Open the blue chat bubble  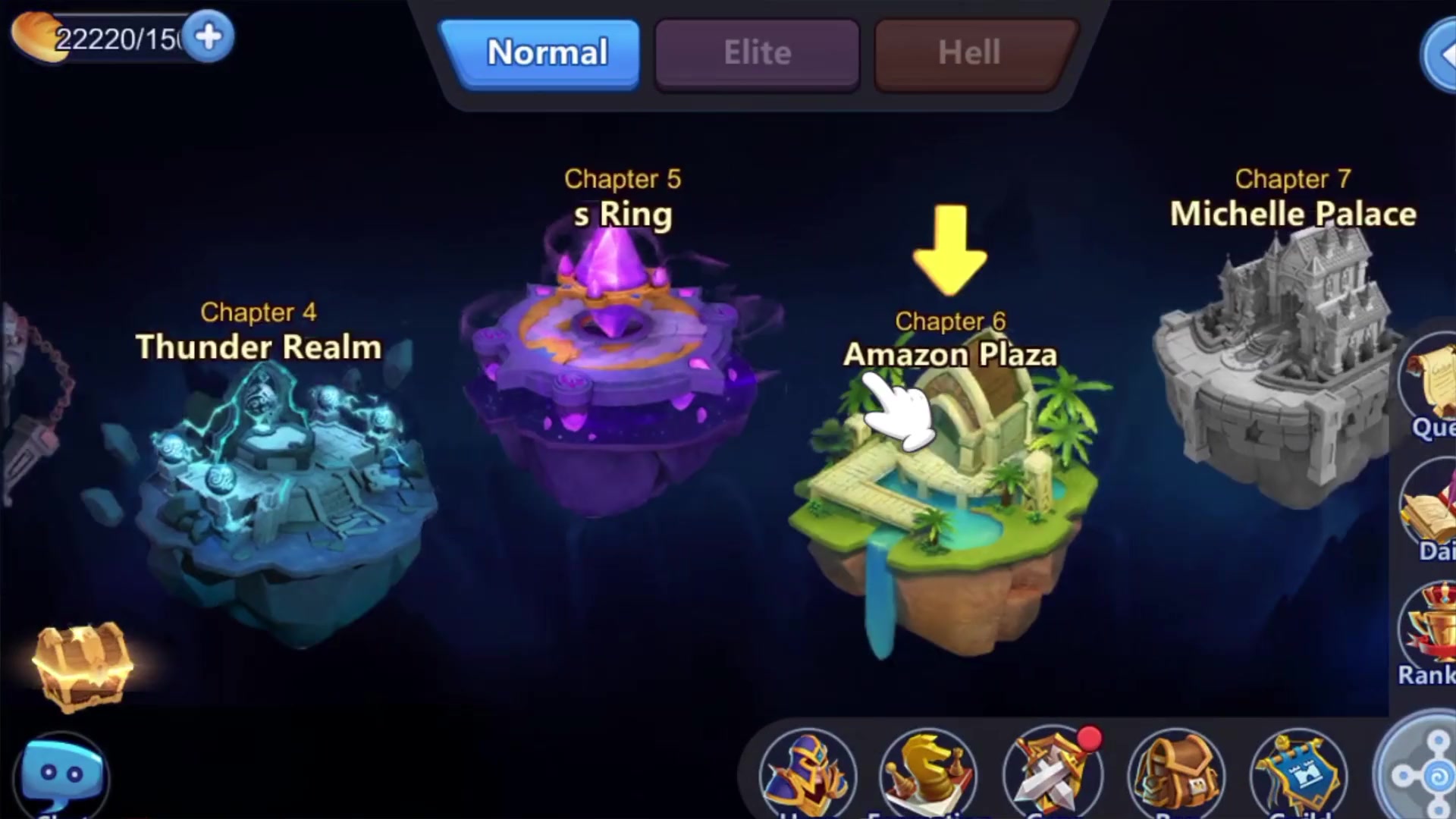pyautogui.click(x=62, y=775)
